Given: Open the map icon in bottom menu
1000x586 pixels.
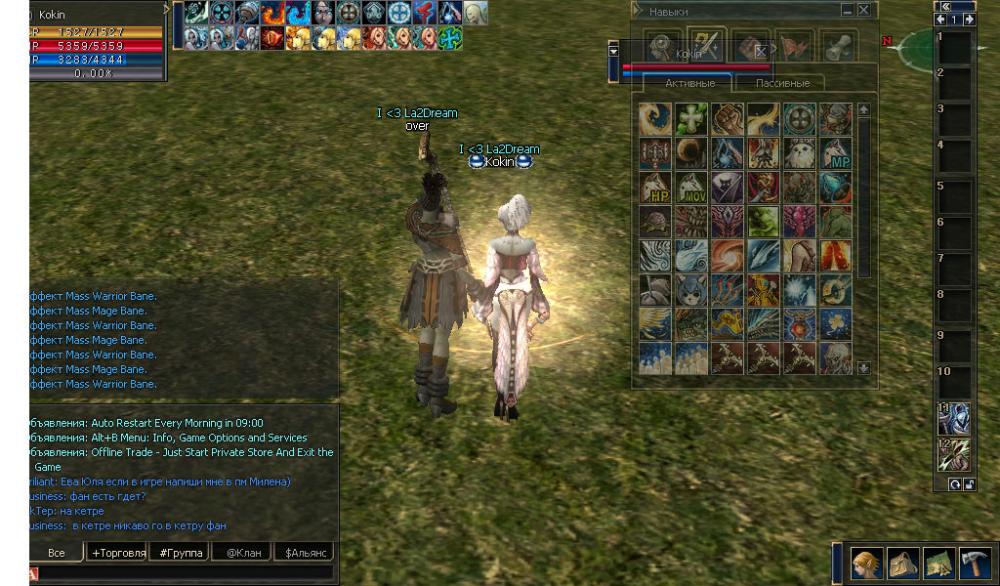Looking at the screenshot, I should pos(937,562).
